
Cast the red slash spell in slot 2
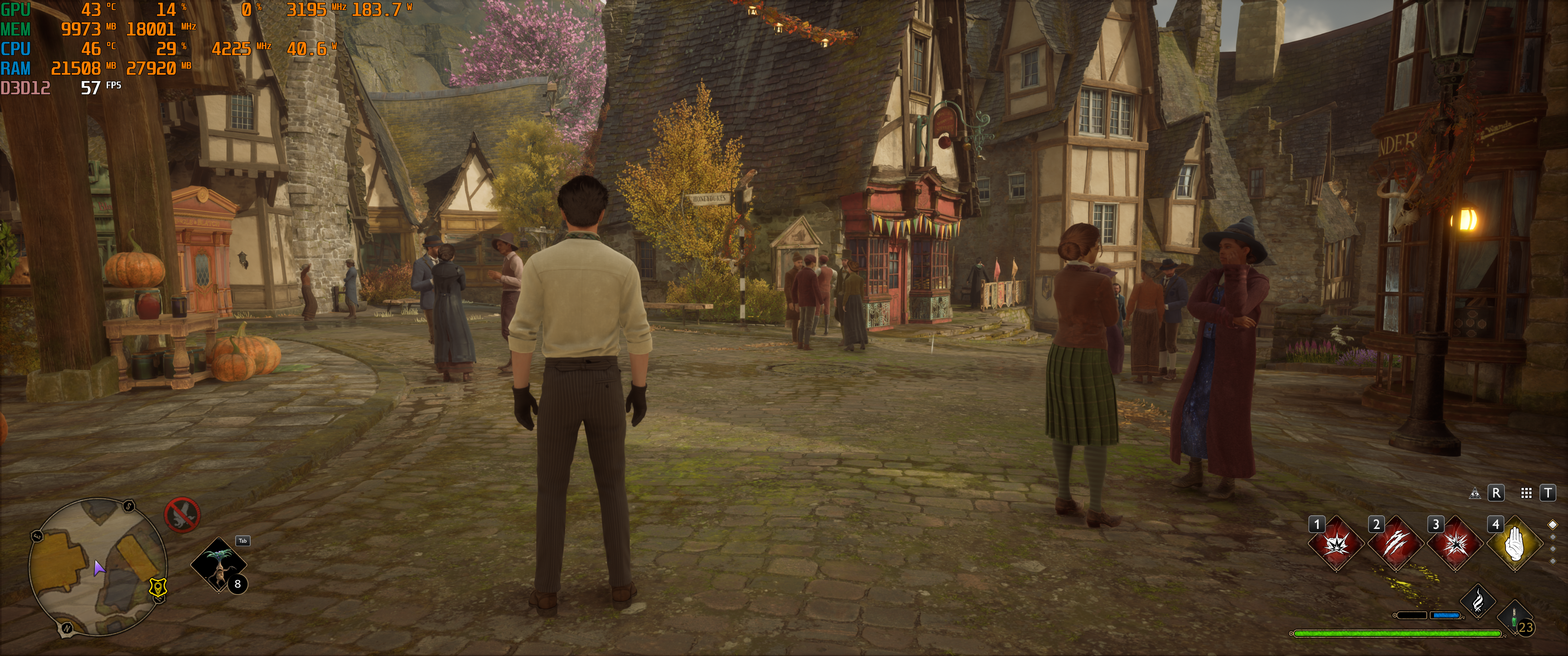1395,544
